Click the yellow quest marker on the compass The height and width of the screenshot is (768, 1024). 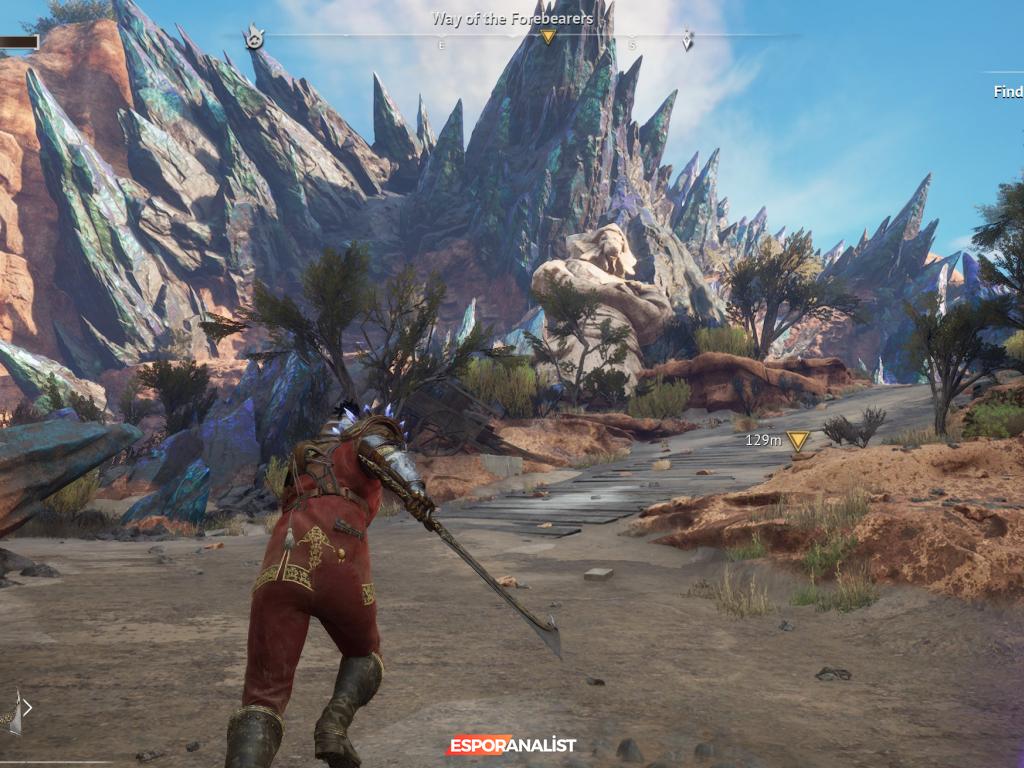coord(547,37)
